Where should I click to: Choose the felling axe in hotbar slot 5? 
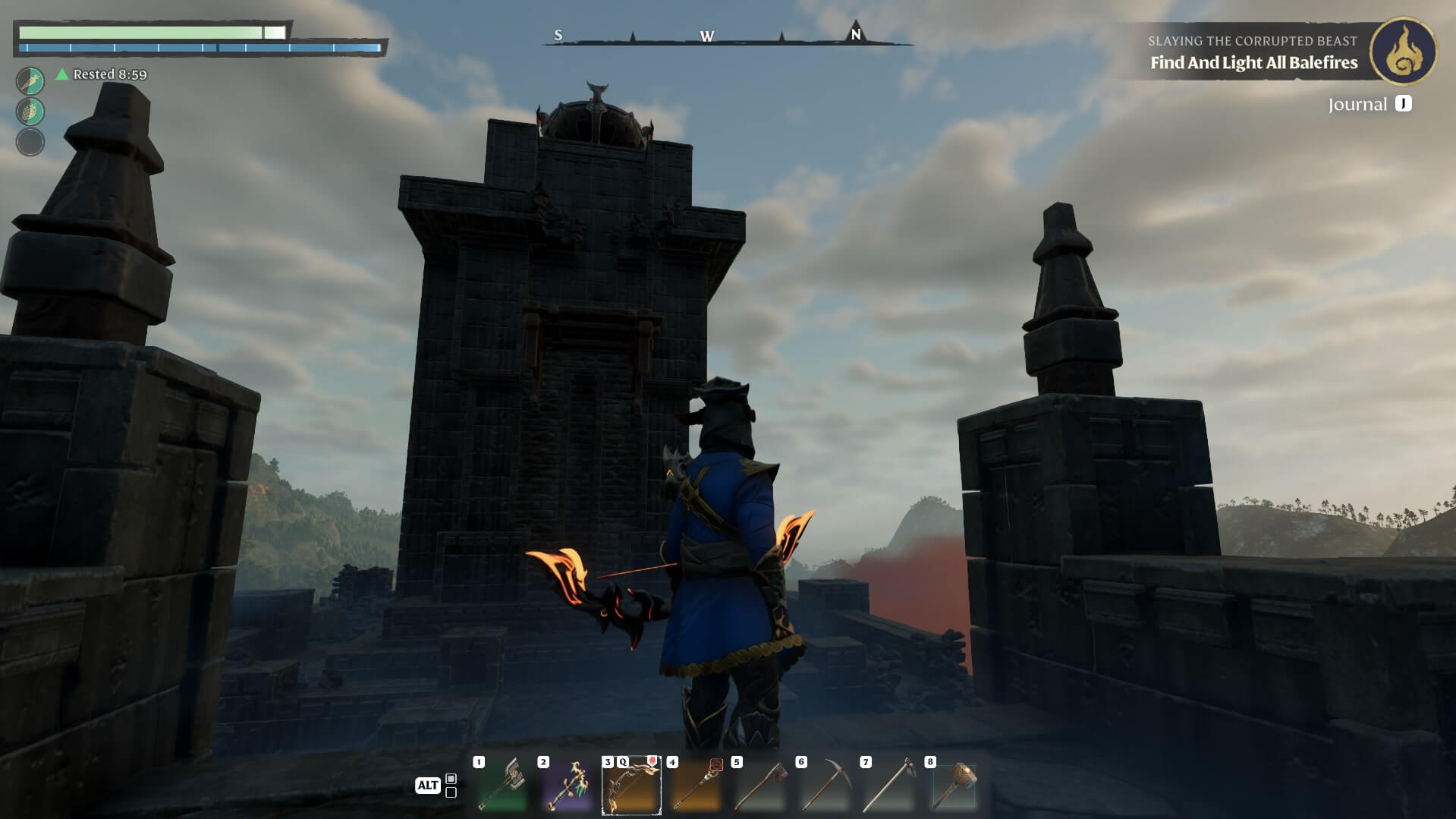[760, 786]
